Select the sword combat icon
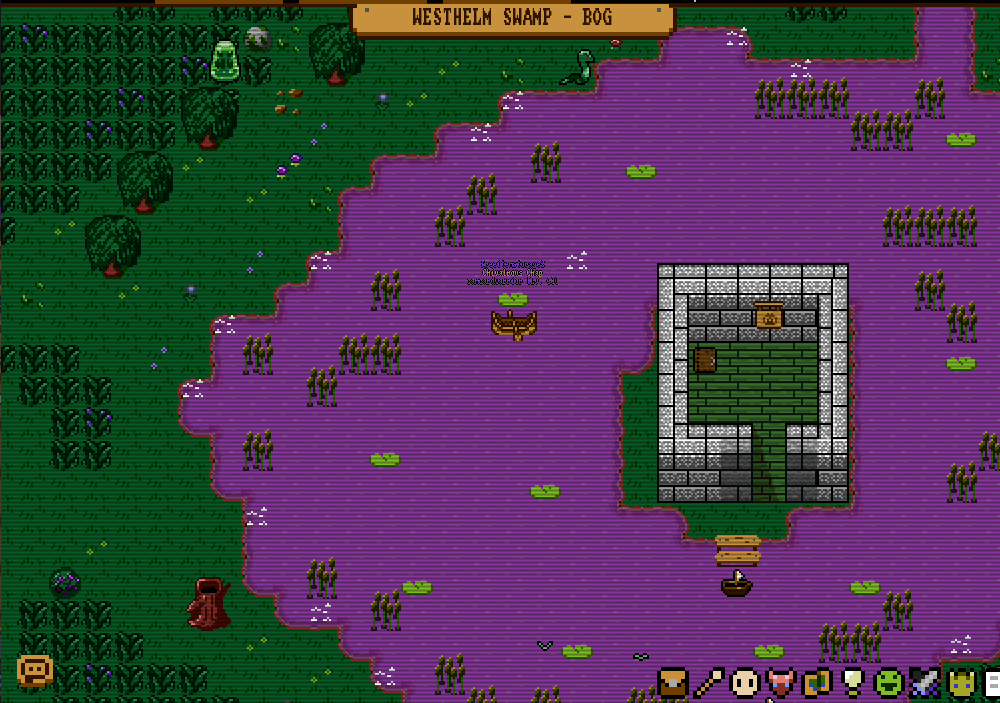Viewport: 1000px width, 703px height. 924,683
